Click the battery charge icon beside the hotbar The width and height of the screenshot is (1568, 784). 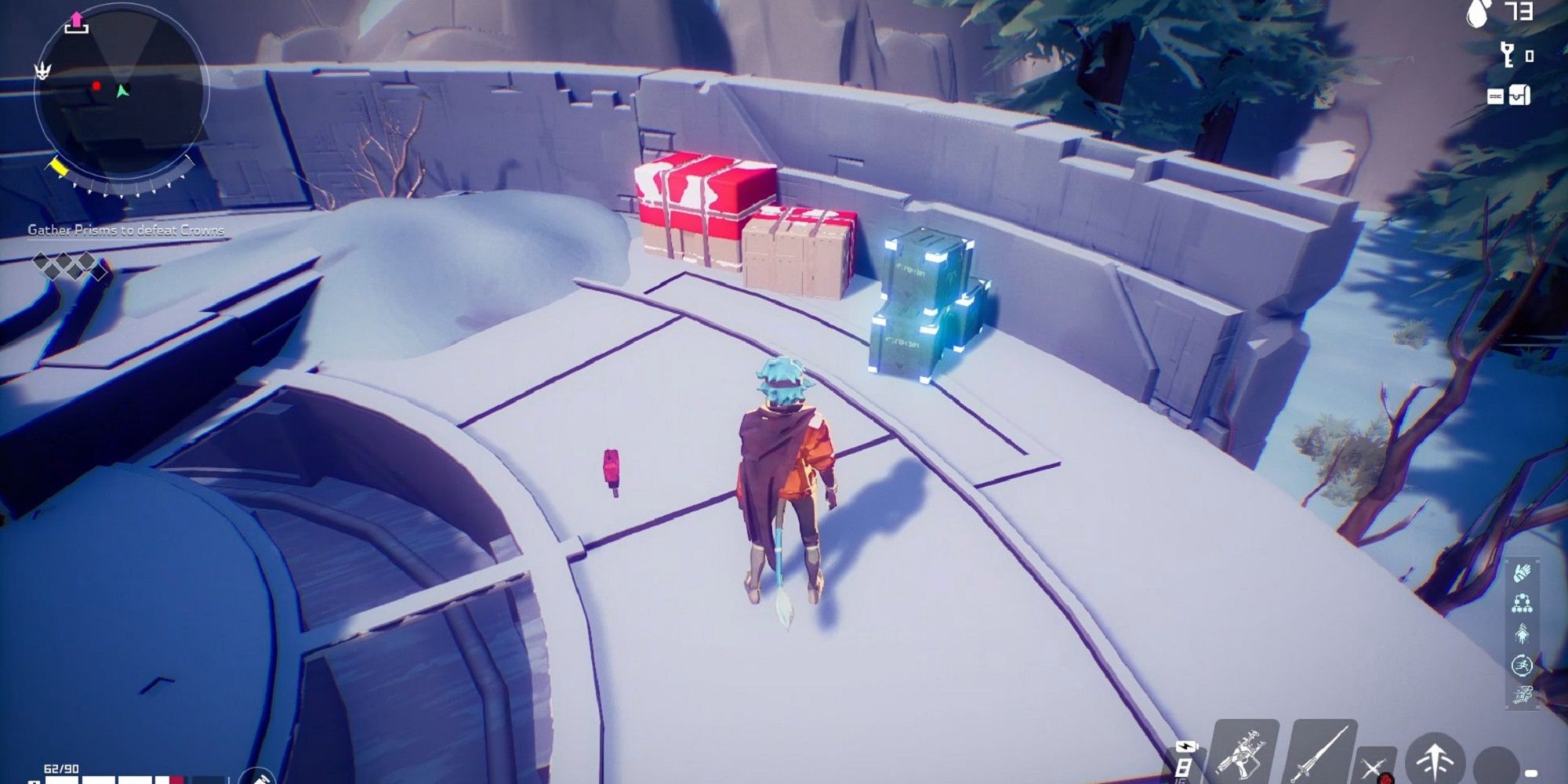(x=1188, y=745)
